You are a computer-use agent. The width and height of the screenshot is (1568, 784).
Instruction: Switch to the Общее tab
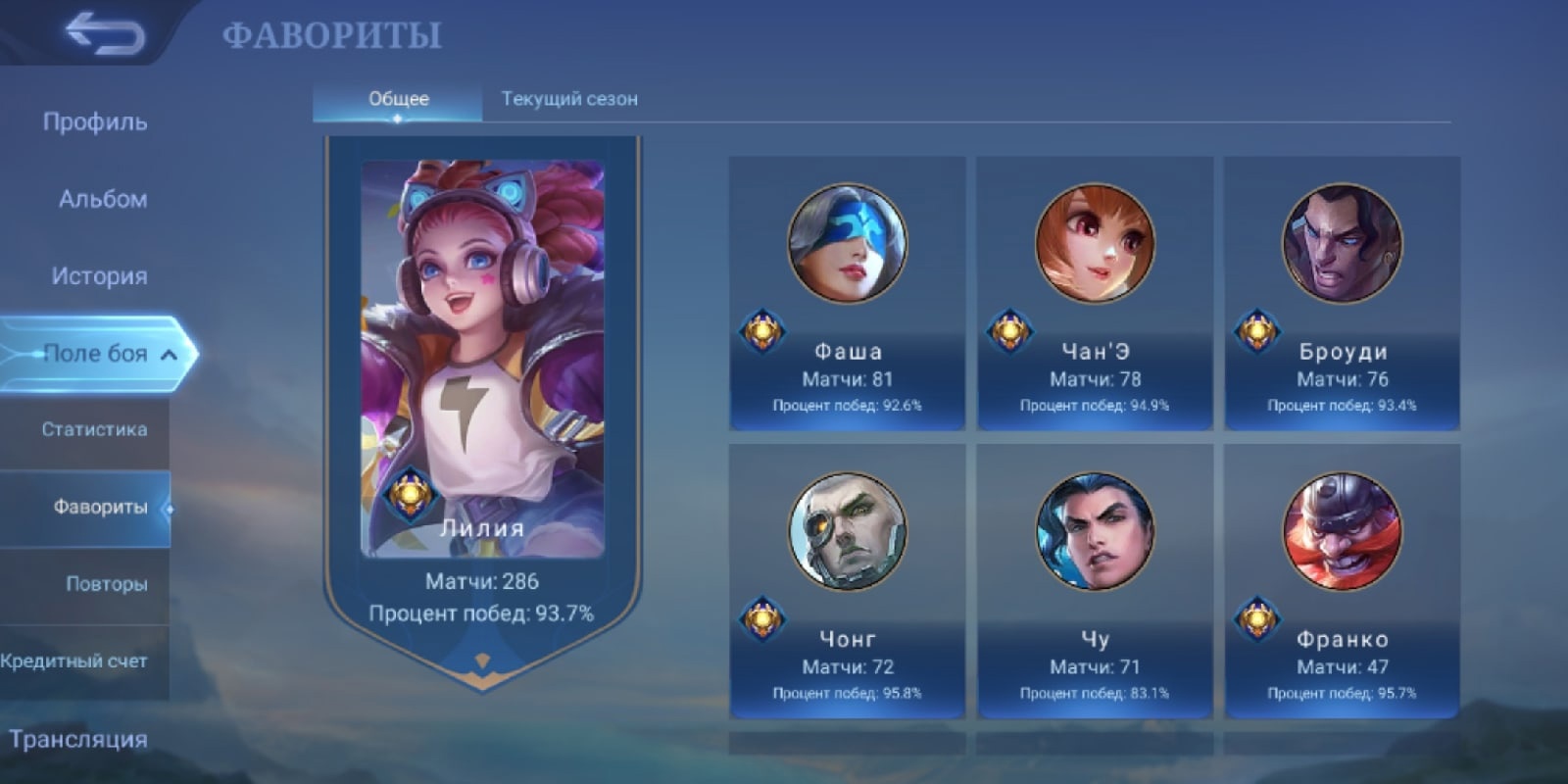398,99
